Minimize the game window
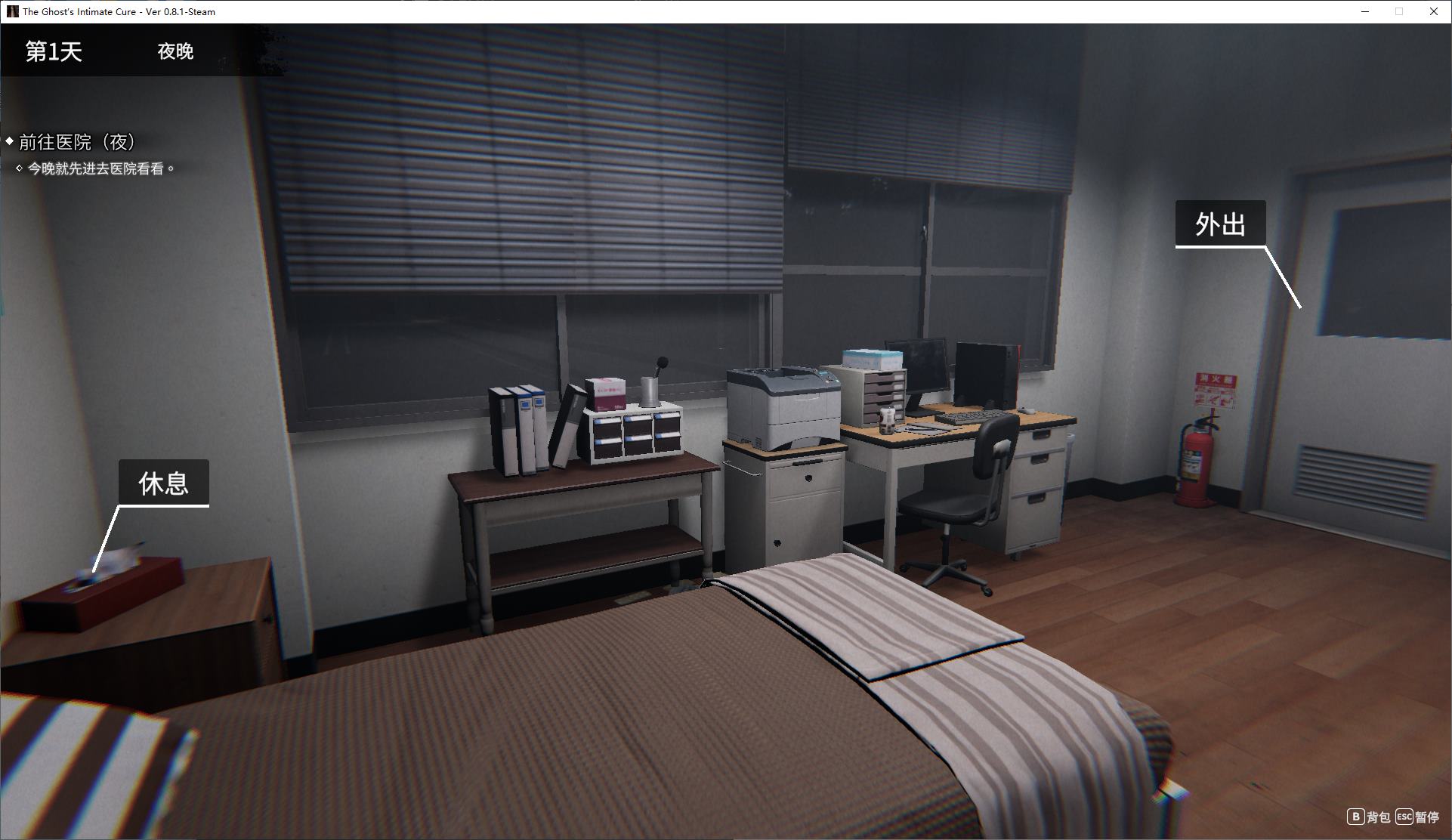 point(1364,11)
